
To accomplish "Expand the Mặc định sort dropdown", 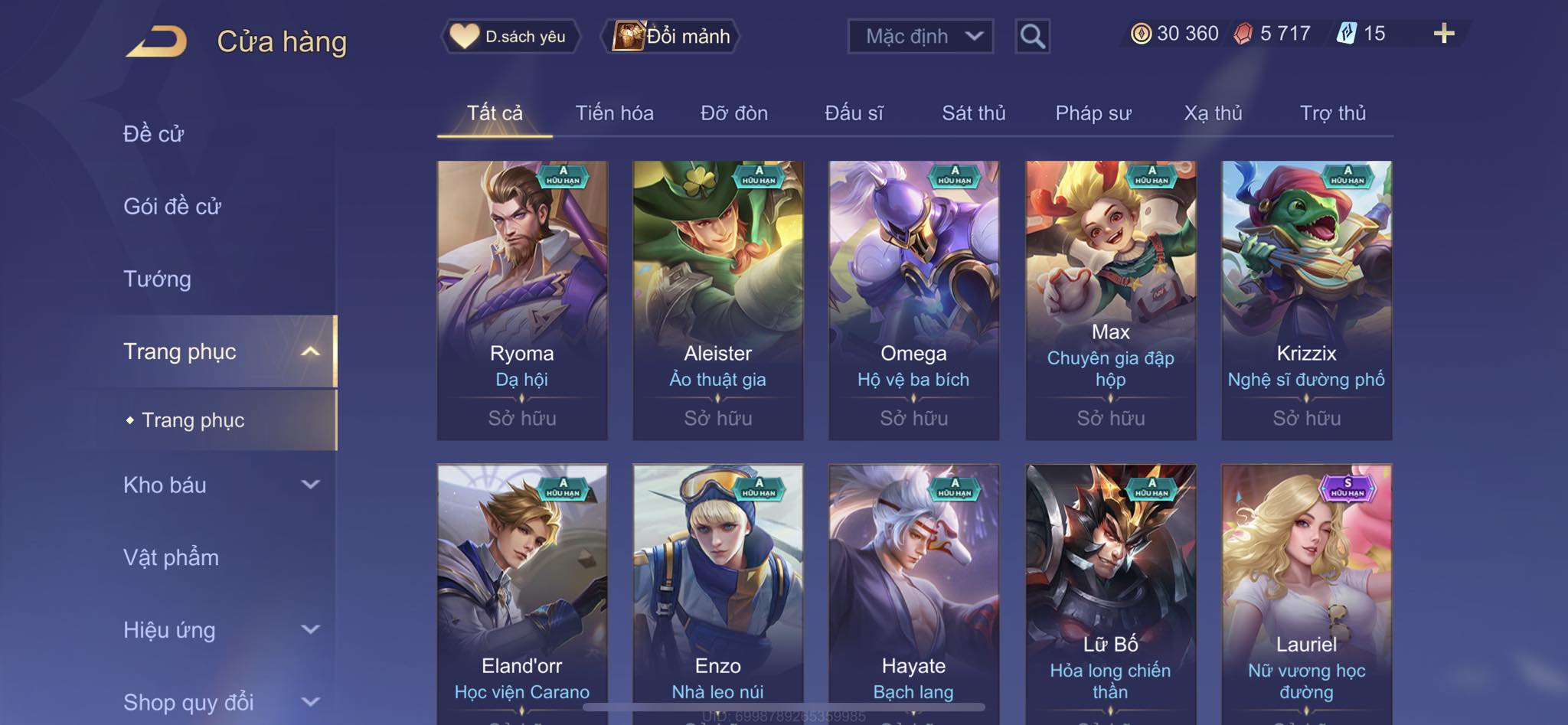I will (x=920, y=36).
